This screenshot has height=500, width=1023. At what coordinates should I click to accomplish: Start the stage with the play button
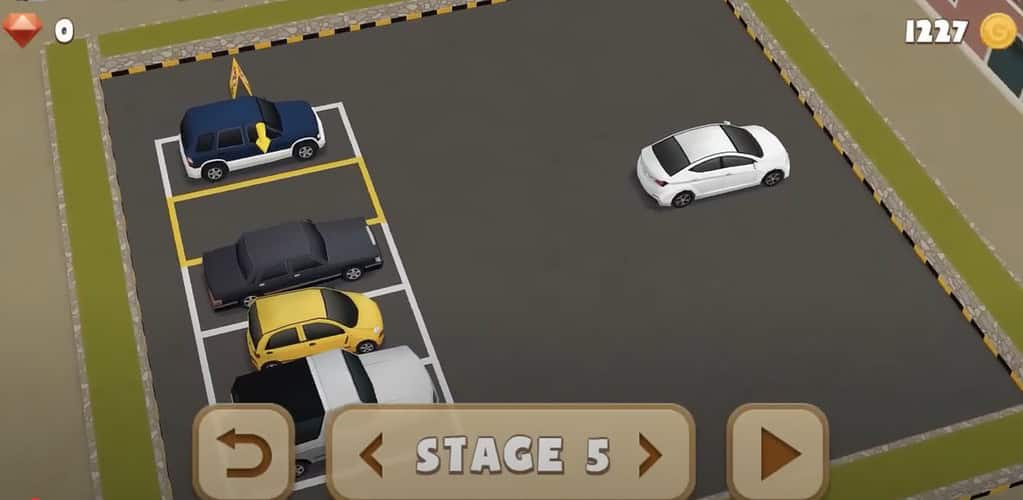[x=778, y=455]
